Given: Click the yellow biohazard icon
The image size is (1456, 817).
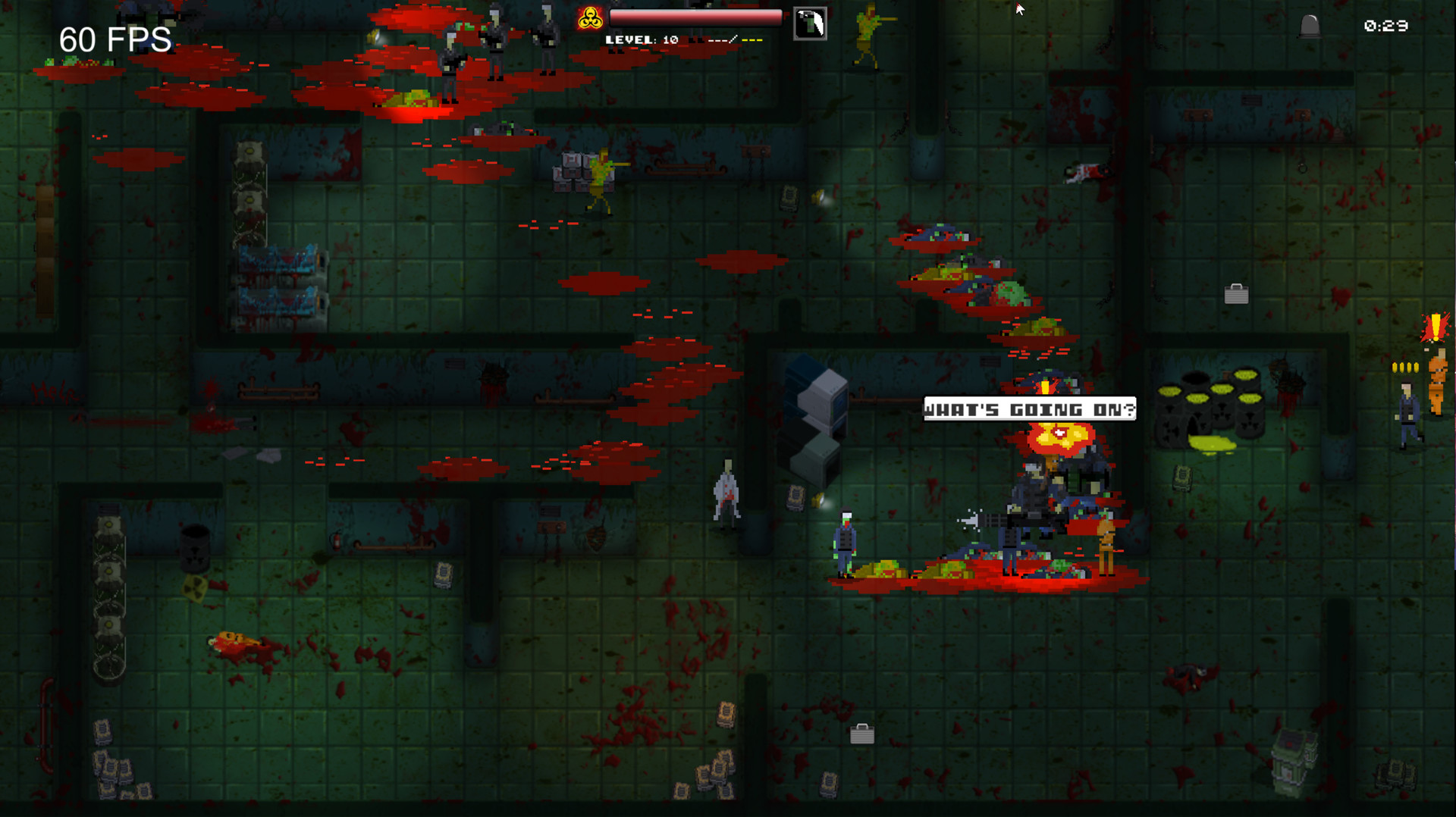Looking at the screenshot, I should 590,19.
